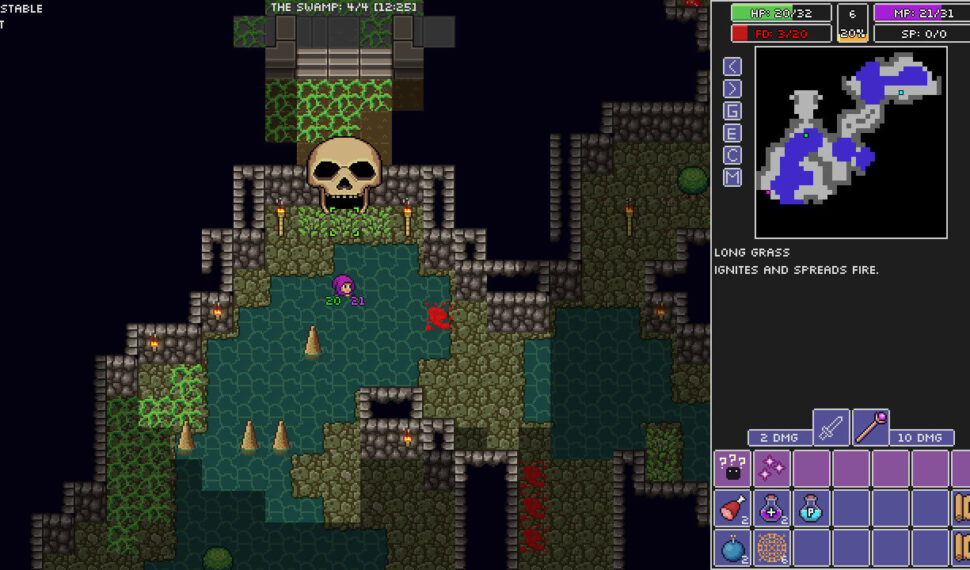Activate the pink sparkles ability
The height and width of the screenshot is (570, 970).
pyautogui.click(x=772, y=468)
